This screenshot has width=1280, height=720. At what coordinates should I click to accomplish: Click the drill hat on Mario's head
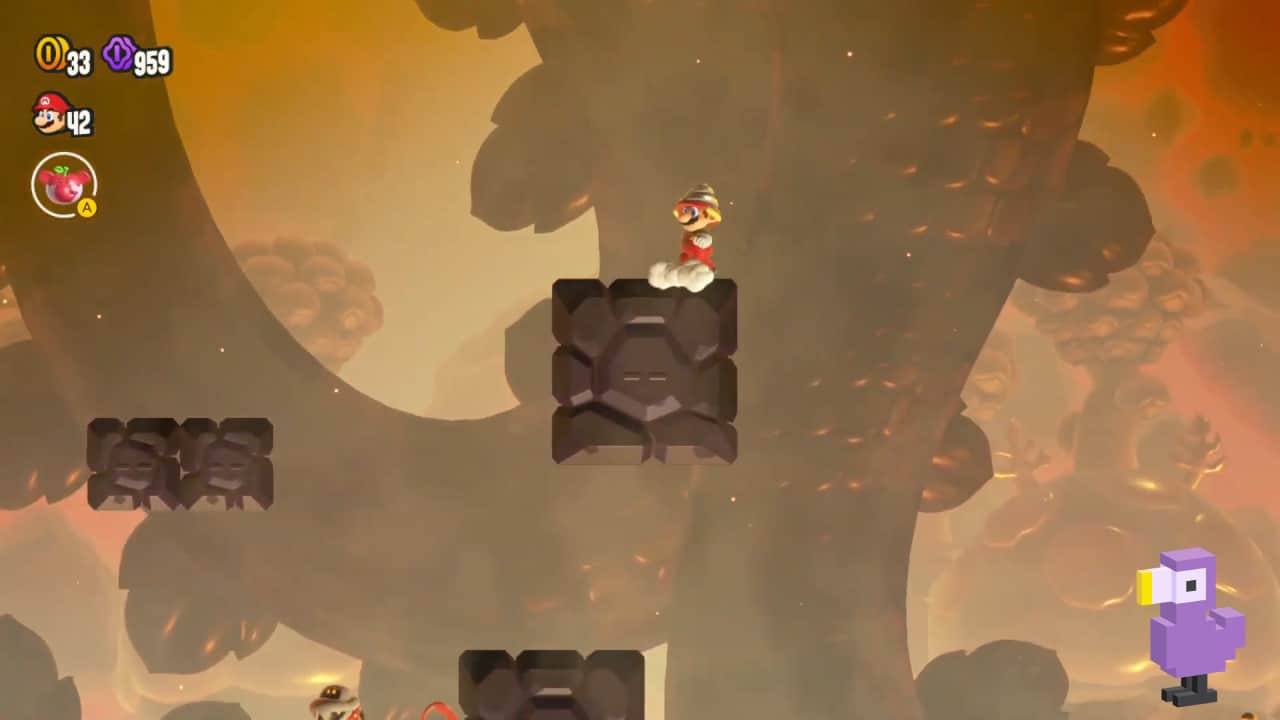point(700,192)
